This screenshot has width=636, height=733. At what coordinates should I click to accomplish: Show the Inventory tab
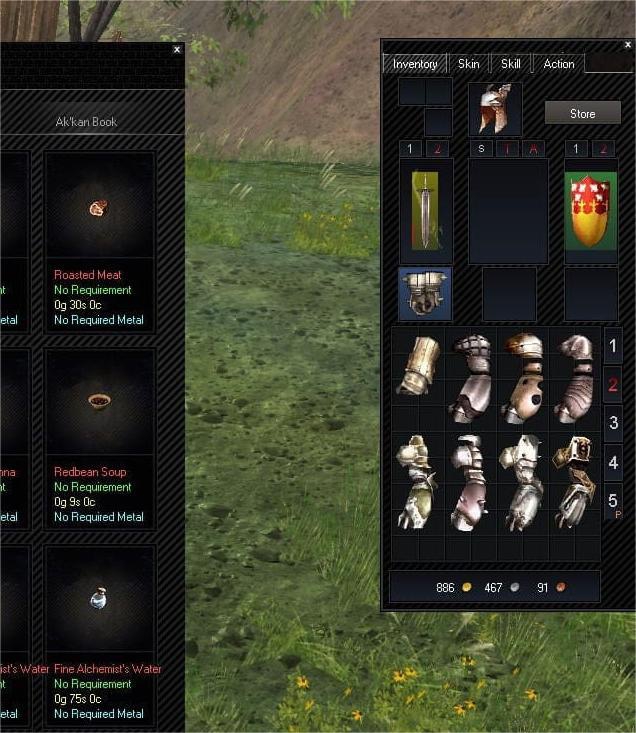point(415,64)
